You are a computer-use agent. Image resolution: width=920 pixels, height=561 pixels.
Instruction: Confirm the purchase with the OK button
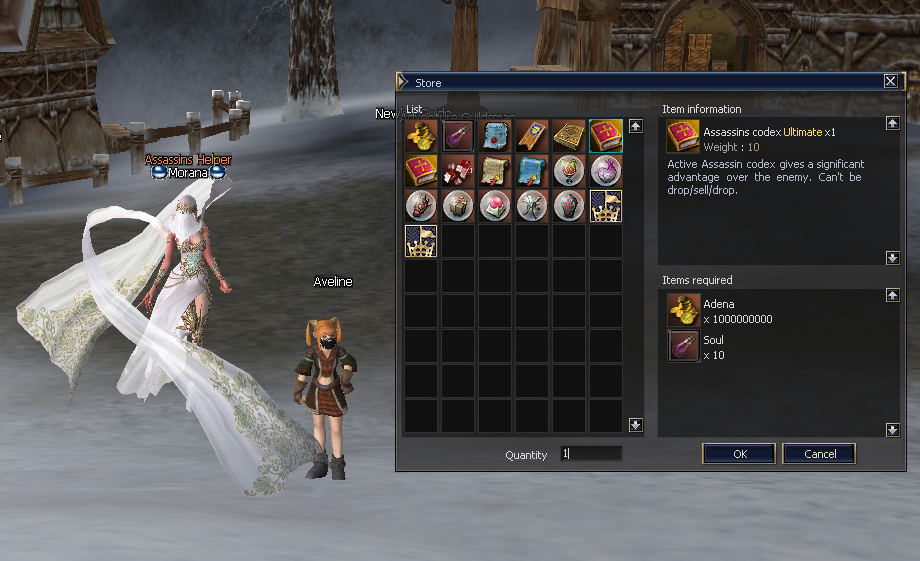tap(739, 454)
